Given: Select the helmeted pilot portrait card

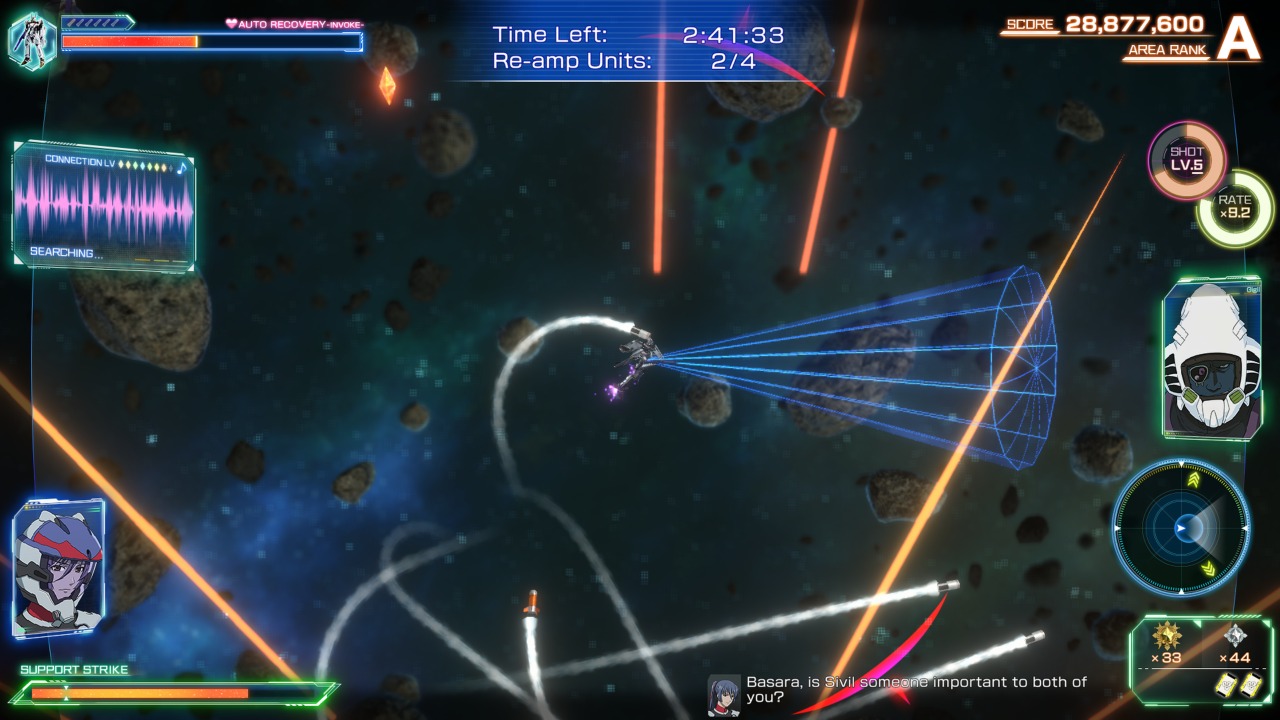Looking at the screenshot, I should coord(58,567).
